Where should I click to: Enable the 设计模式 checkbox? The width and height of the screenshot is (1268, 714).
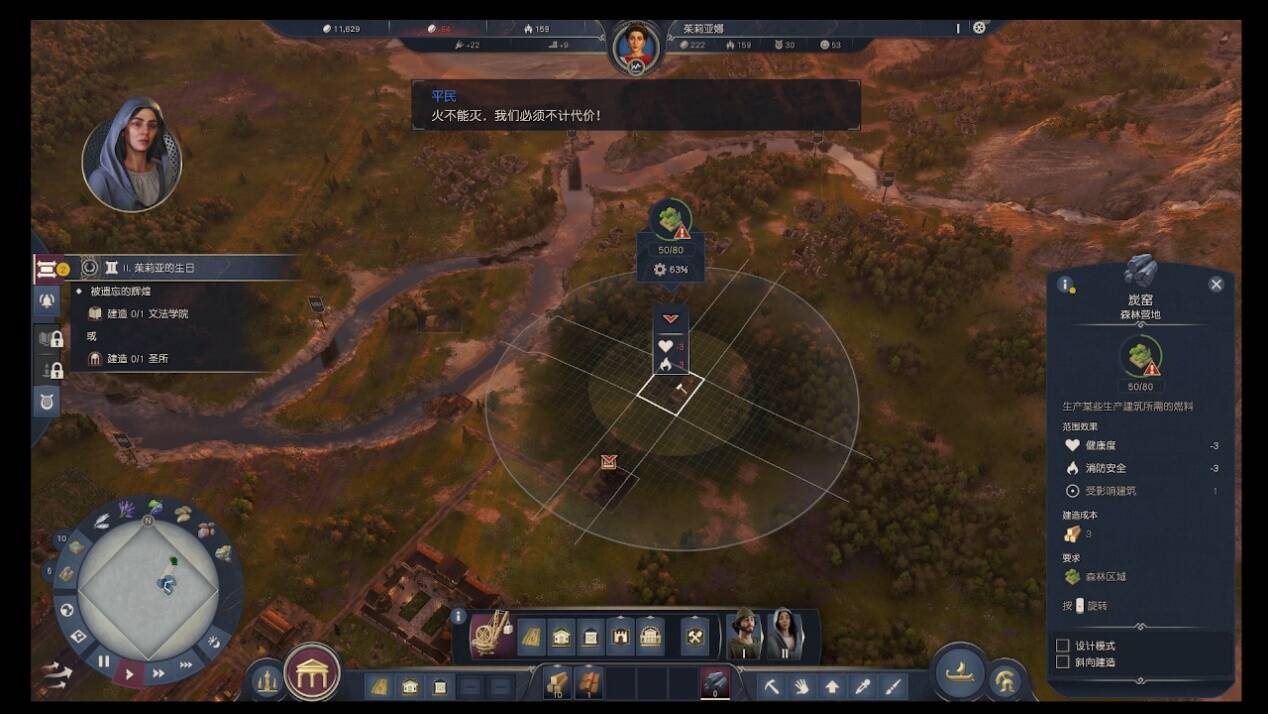click(1063, 646)
